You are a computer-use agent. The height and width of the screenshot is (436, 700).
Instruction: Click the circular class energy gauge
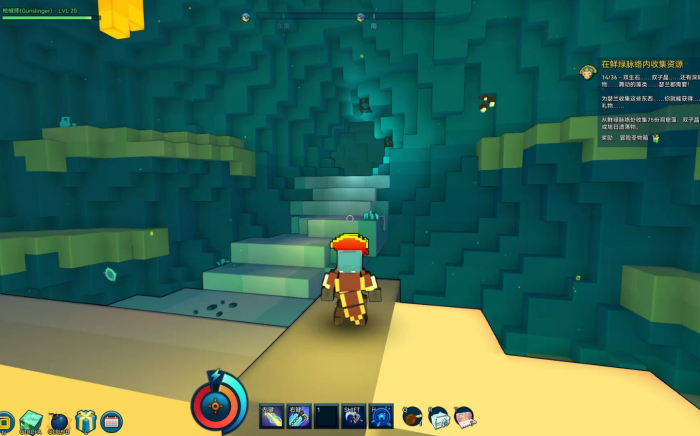(218, 405)
